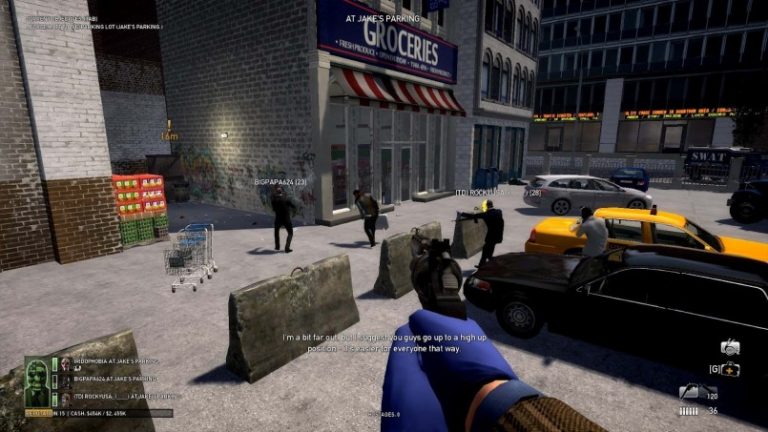Image resolution: width=768 pixels, height=432 pixels.
Task: Click the medic bag equipment icon
Action: pyautogui.click(x=728, y=370)
